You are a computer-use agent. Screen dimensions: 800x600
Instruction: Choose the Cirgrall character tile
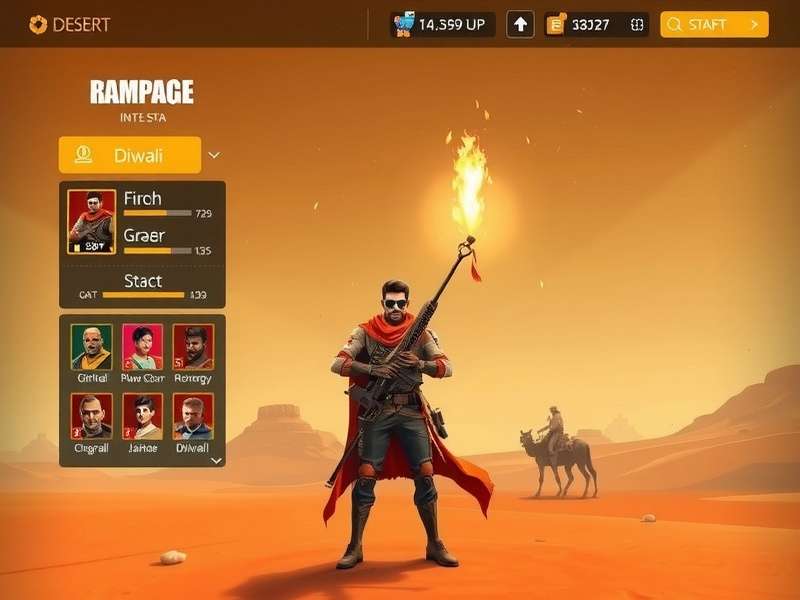[92, 415]
